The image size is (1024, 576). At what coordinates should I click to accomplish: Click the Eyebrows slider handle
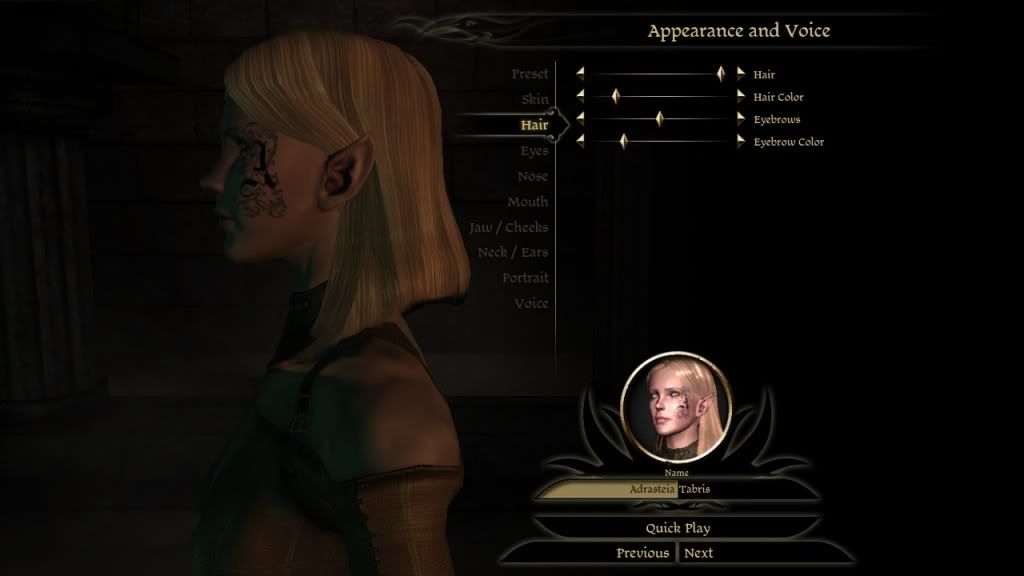click(x=659, y=119)
